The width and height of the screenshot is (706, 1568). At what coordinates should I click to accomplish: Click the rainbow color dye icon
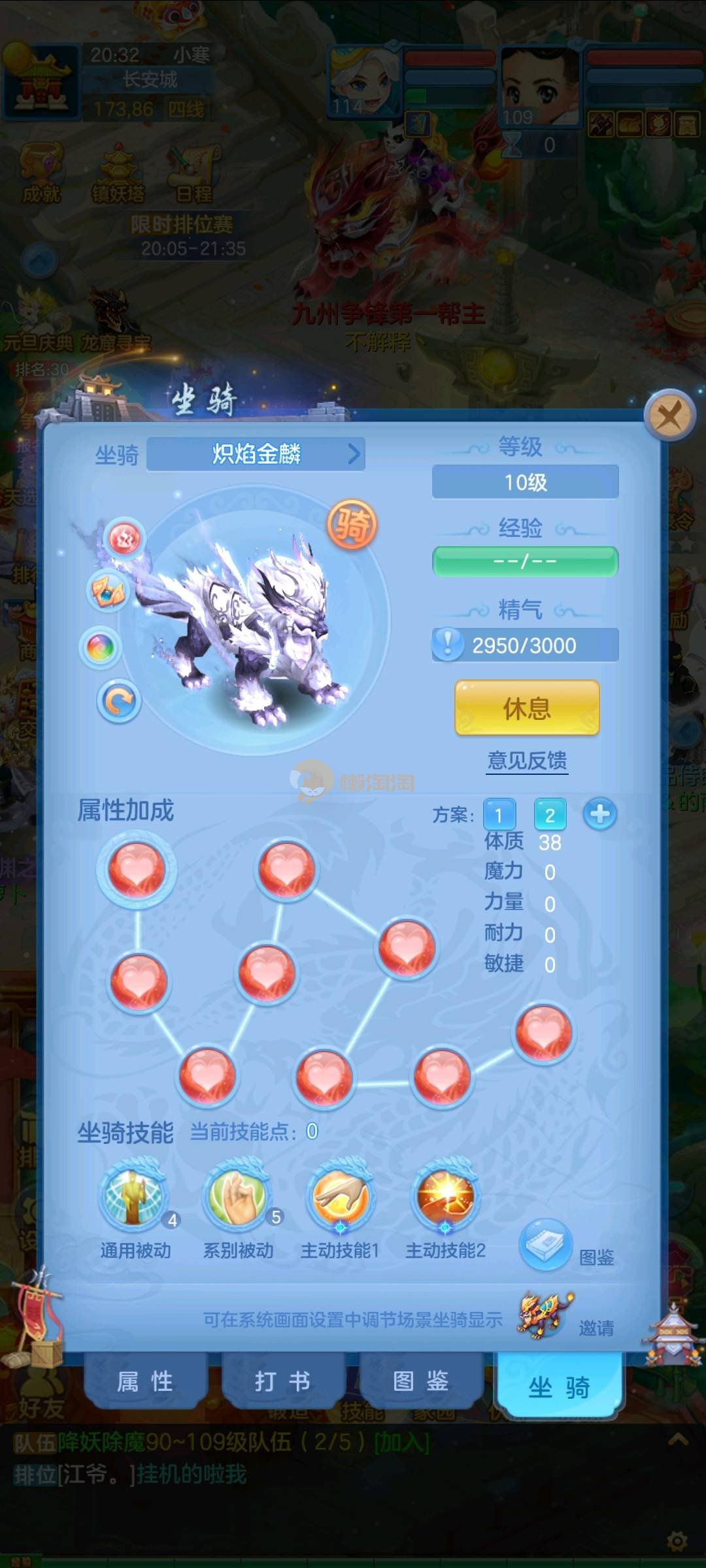pos(101,648)
